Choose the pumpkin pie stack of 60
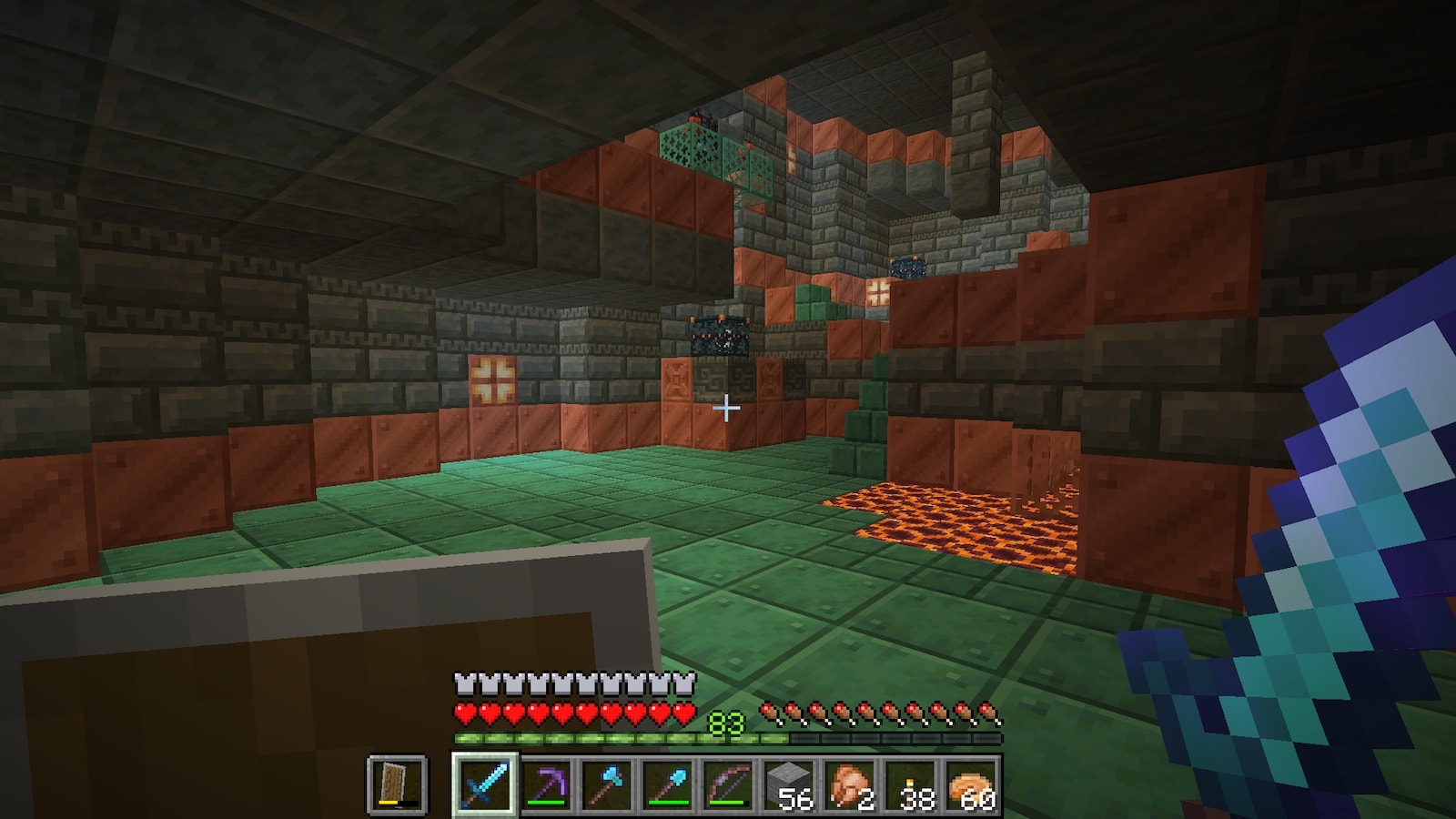The height and width of the screenshot is (819, 1456). click(x=974, y=784)
